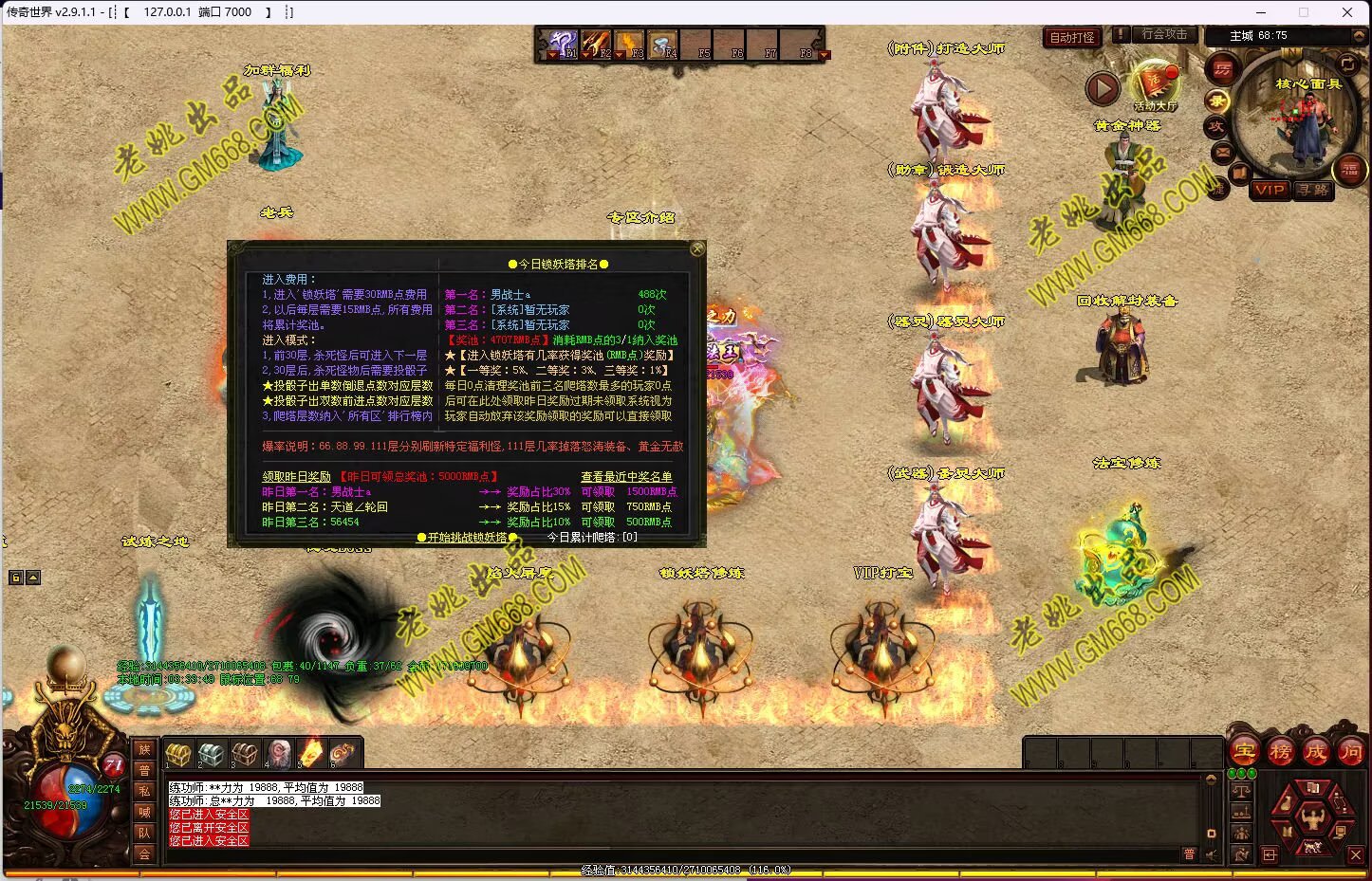Click the round play arrow button
This screenshot has width=1372, height=881.
[1103, 88]
